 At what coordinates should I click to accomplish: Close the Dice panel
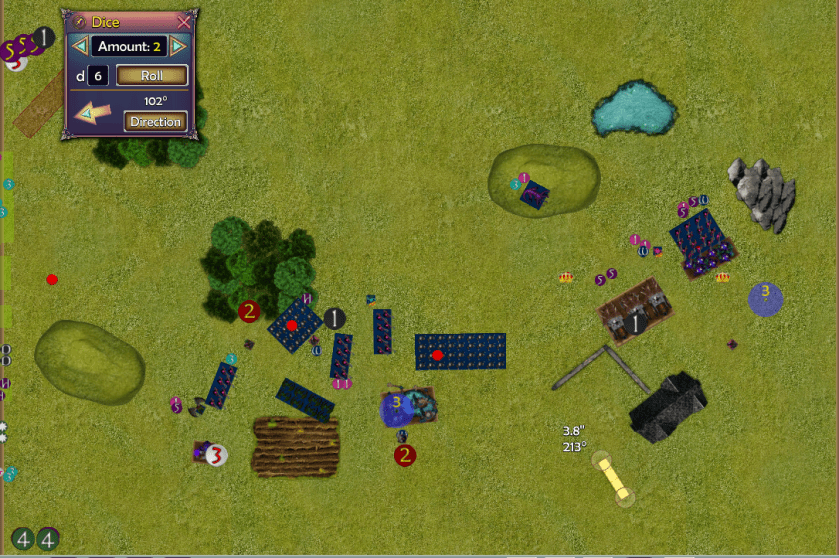[183, 21]
